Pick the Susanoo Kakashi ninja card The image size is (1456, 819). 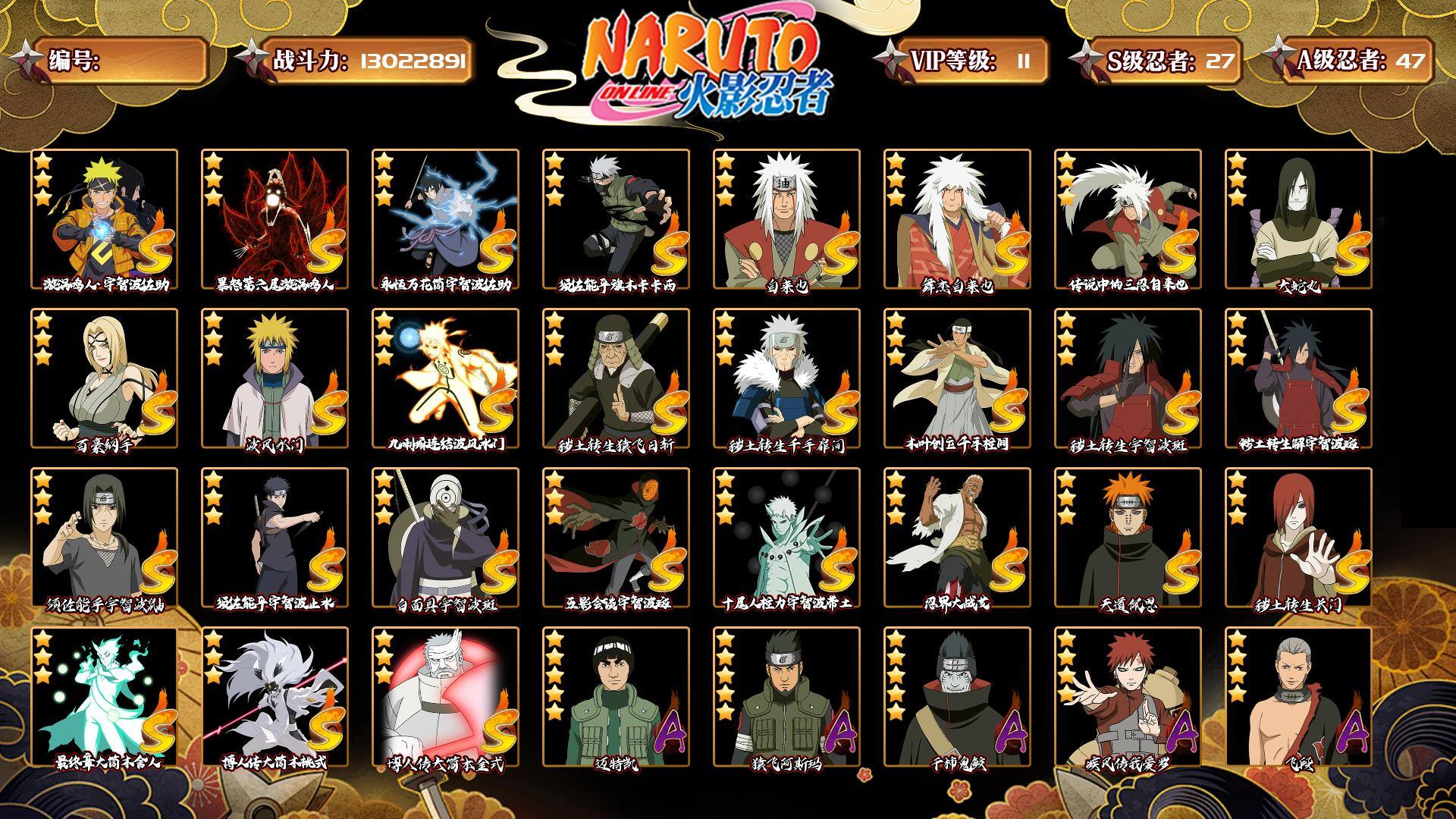tap(616, 219)
